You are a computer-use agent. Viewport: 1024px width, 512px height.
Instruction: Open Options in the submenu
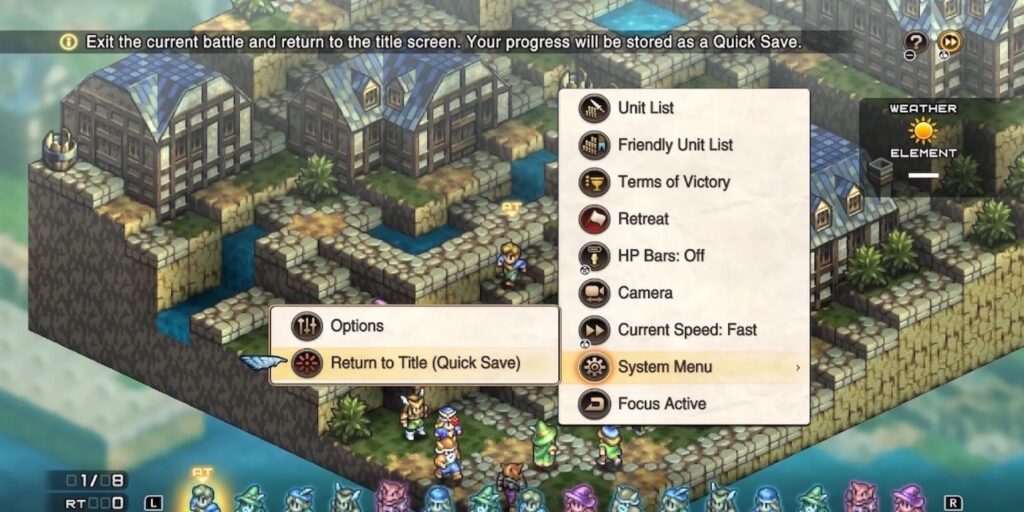click(357, 326)
